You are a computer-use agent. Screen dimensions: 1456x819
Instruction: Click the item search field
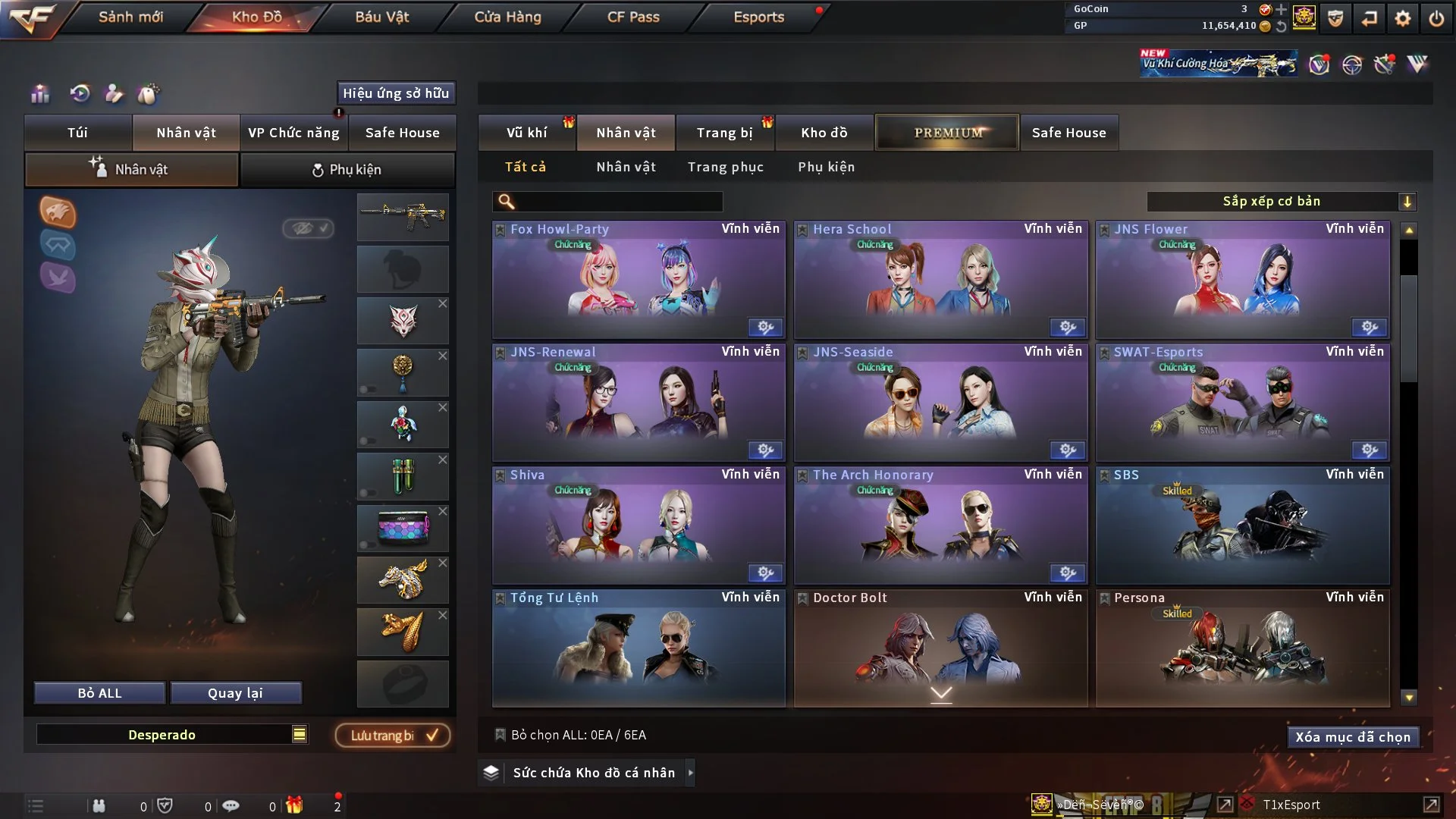coord(618,202)
